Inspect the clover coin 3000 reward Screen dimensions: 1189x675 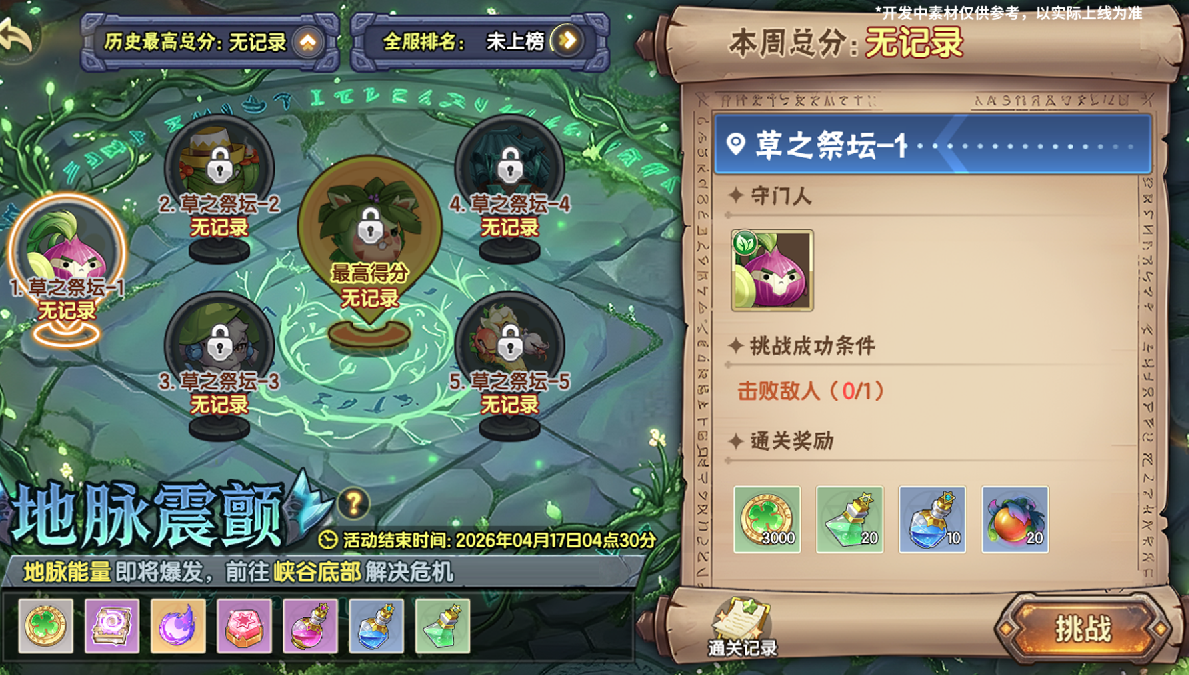[x=767, y=520]
